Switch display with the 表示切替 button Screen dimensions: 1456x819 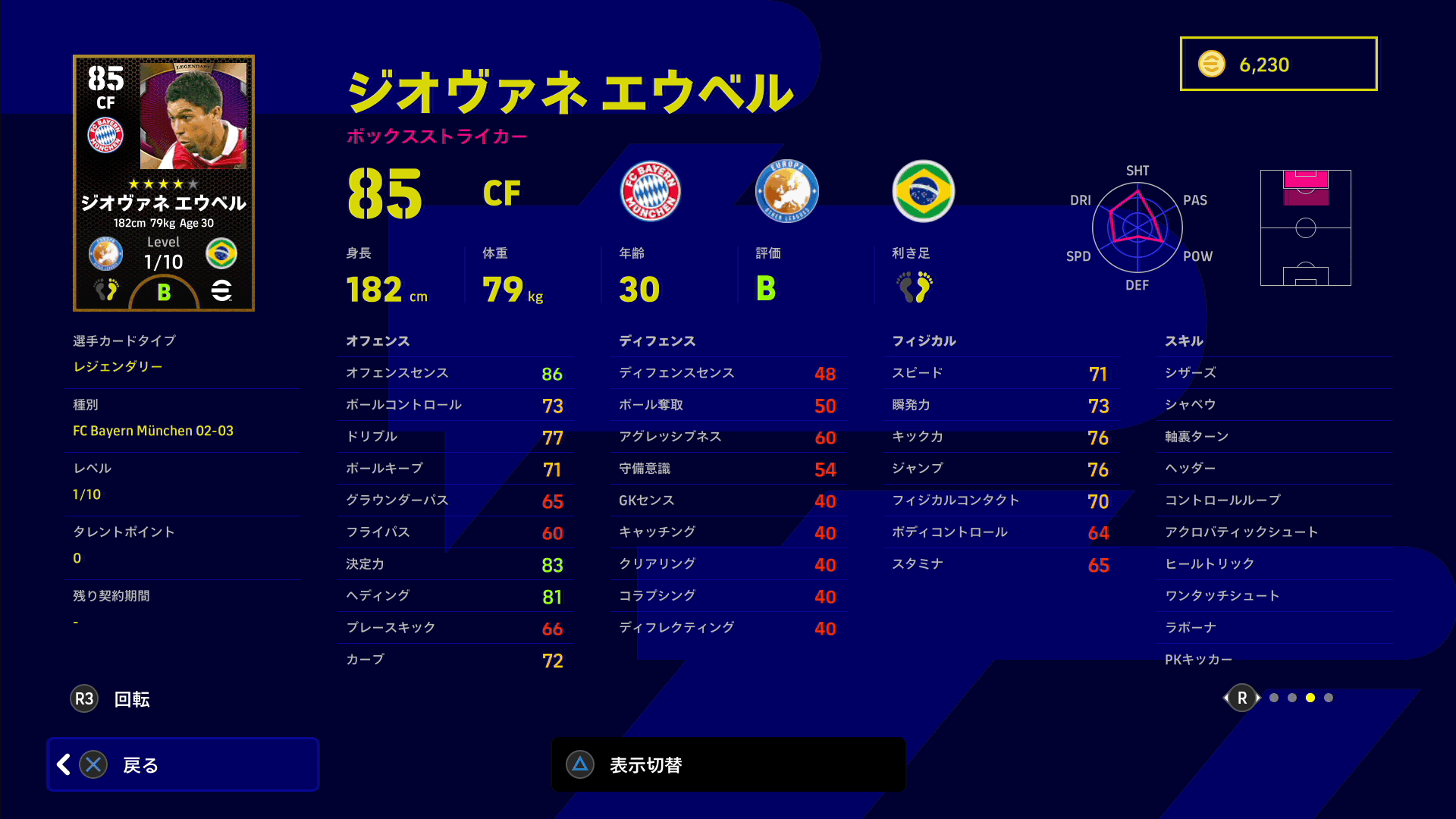728,764
